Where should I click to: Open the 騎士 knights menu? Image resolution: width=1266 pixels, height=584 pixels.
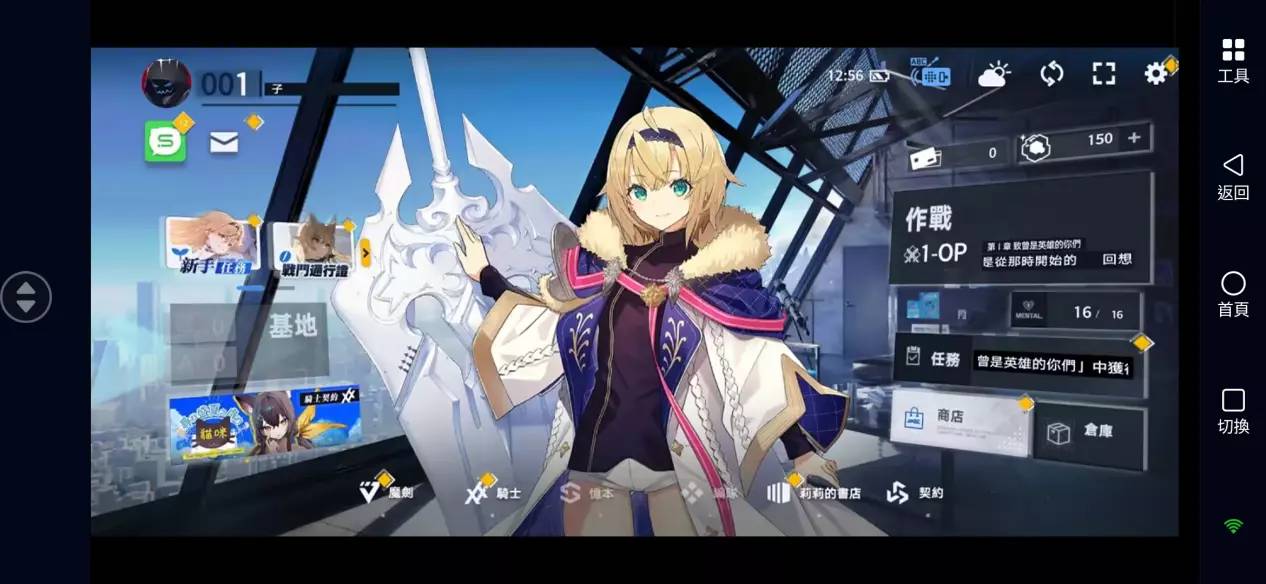point(494,493)
